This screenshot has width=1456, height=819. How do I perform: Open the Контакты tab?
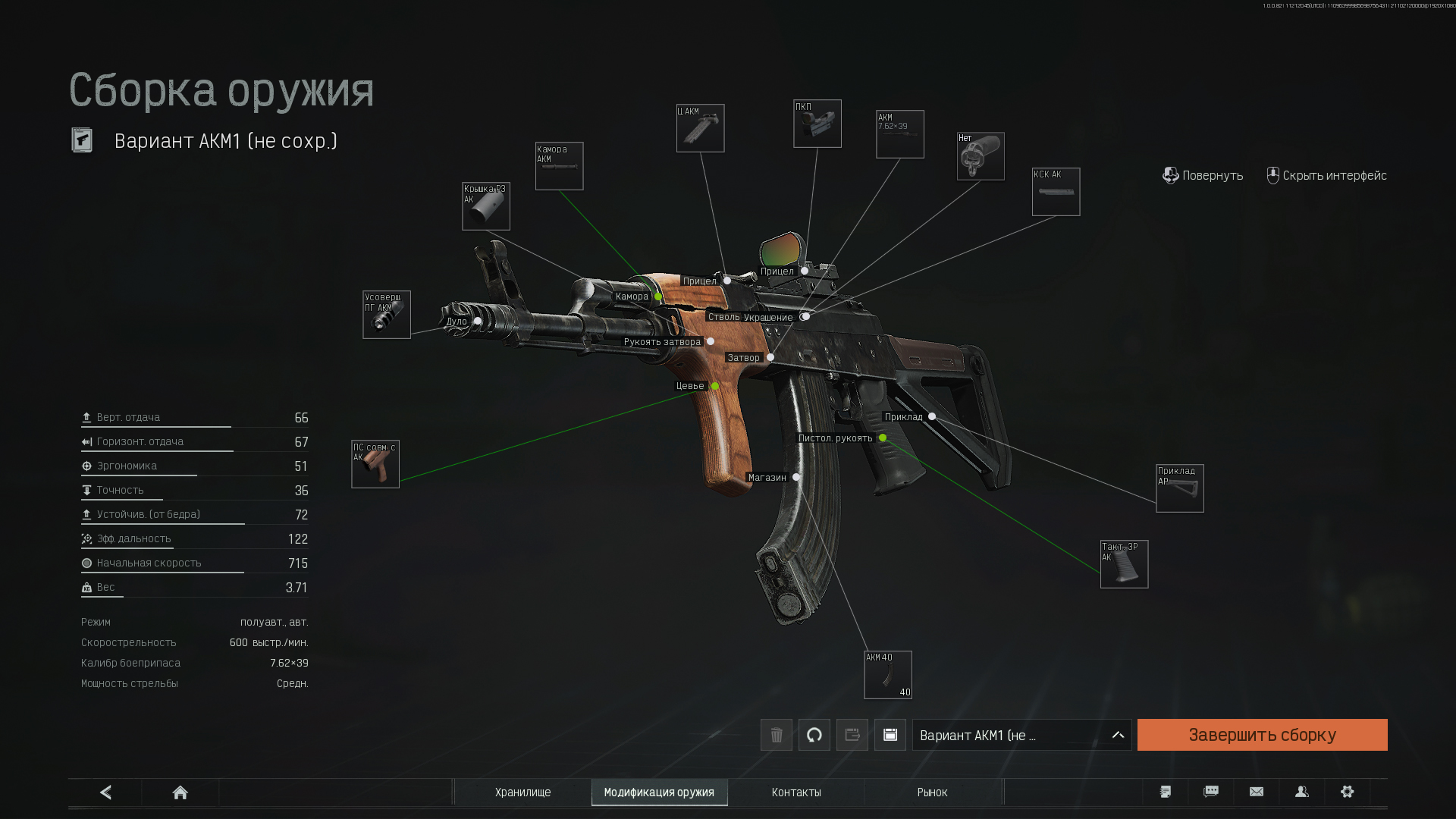click(x=795, y=792)
